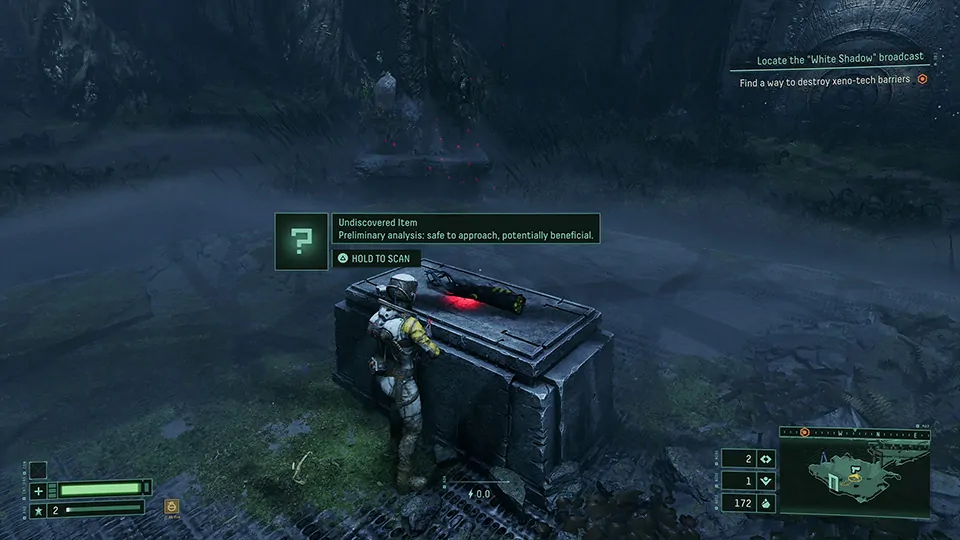The image size is (960, 540).
Task: Click the plus-sign suit integrity icon
Action: (x=38, y=490)
